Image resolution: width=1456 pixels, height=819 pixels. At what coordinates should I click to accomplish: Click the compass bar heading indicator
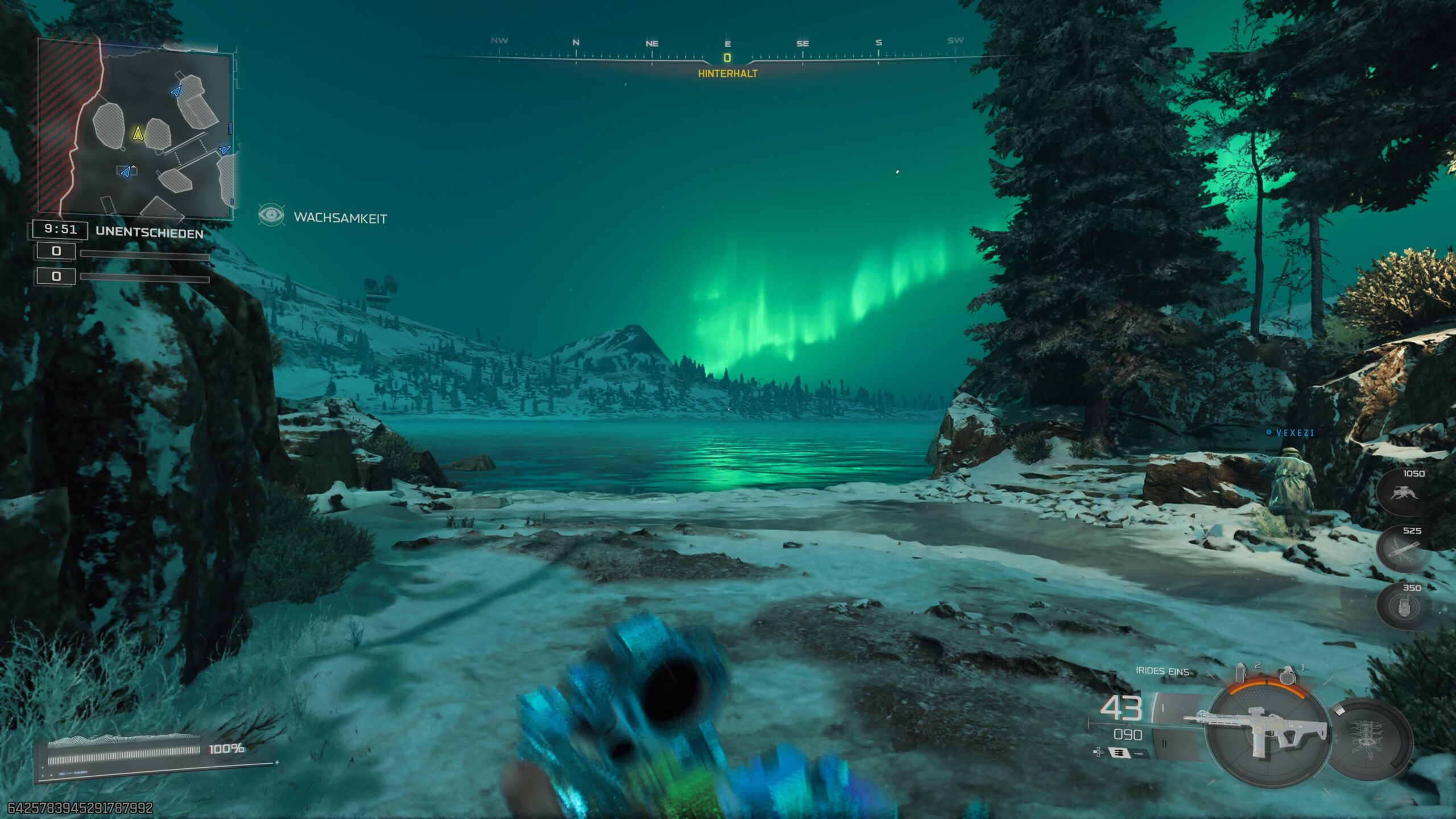pyautogui.click(x=727, y=58)
